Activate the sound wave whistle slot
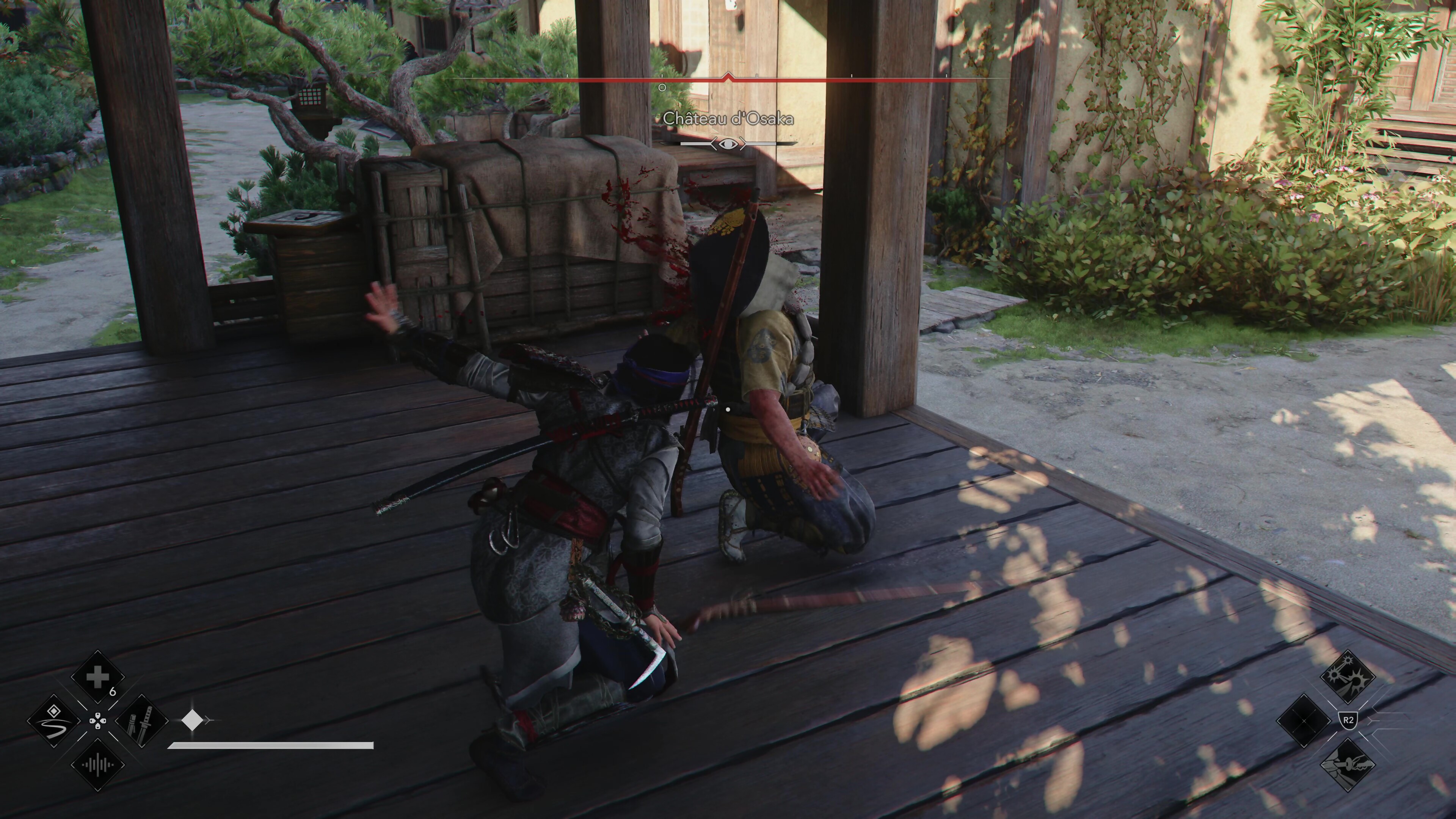Viewport: 1456px width, 819px height. coord(97,765)
